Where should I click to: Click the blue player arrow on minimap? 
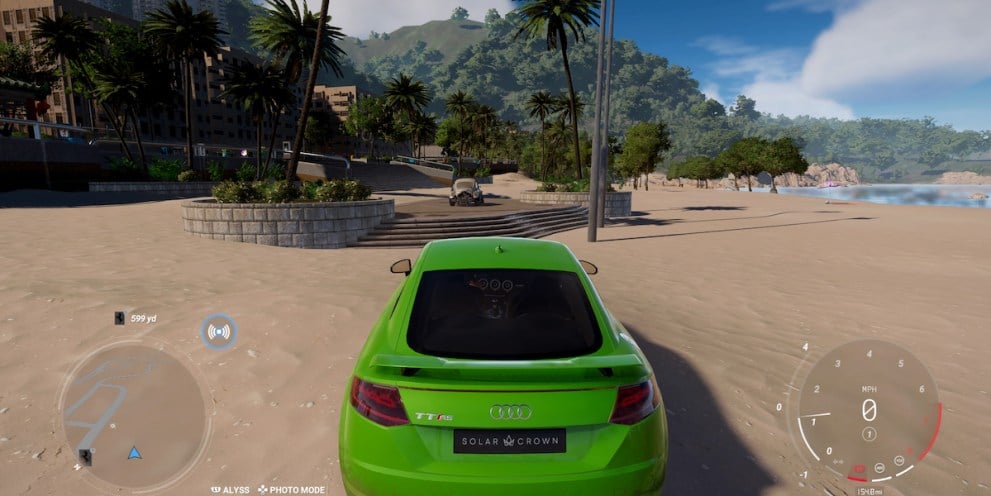coord(134,453)
